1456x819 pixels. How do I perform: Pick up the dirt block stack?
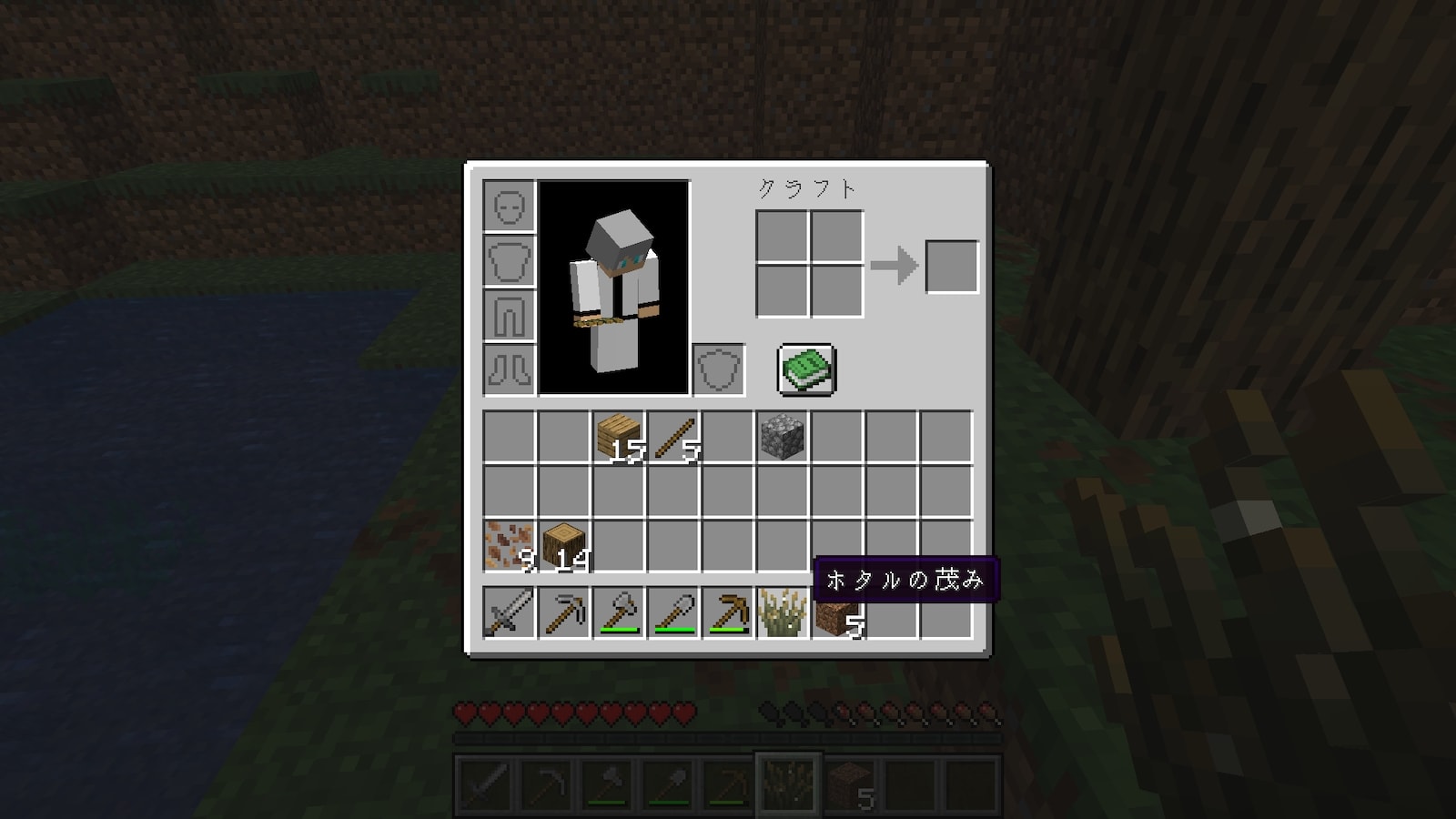coord(837,616)
